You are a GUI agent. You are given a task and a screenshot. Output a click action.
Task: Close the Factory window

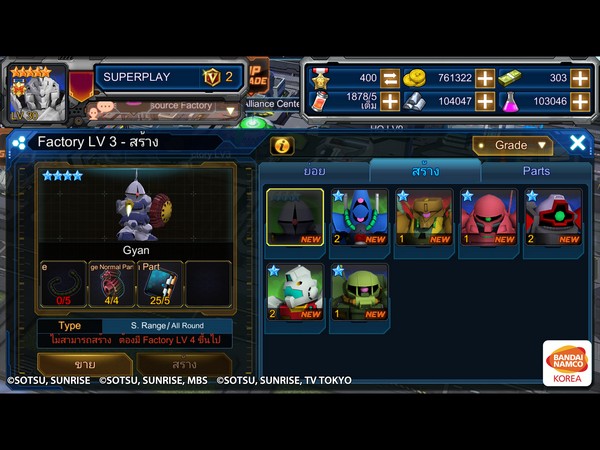click(x=578, y=144)
